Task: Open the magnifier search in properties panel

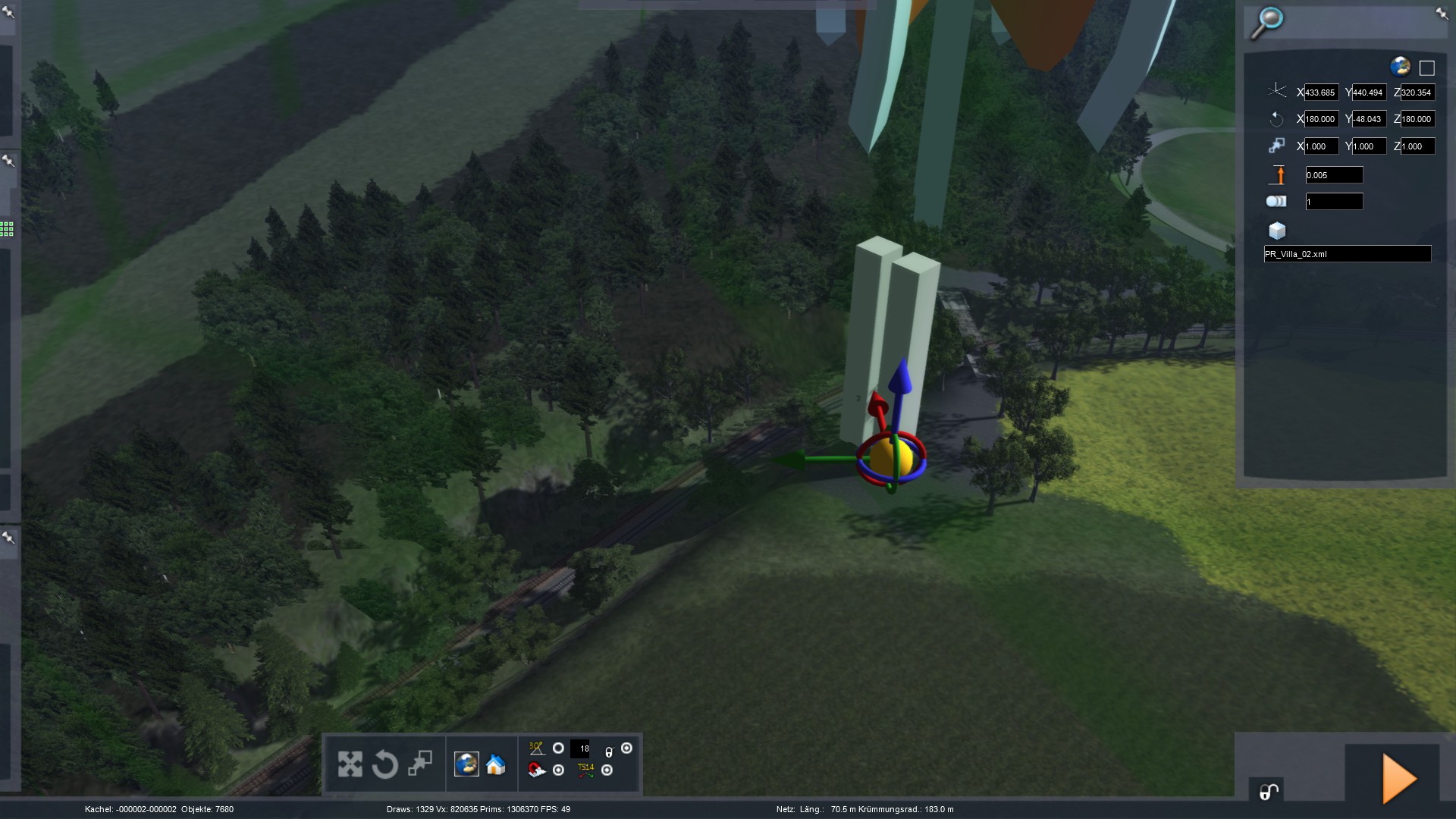Action: [x=1267, y=22]
